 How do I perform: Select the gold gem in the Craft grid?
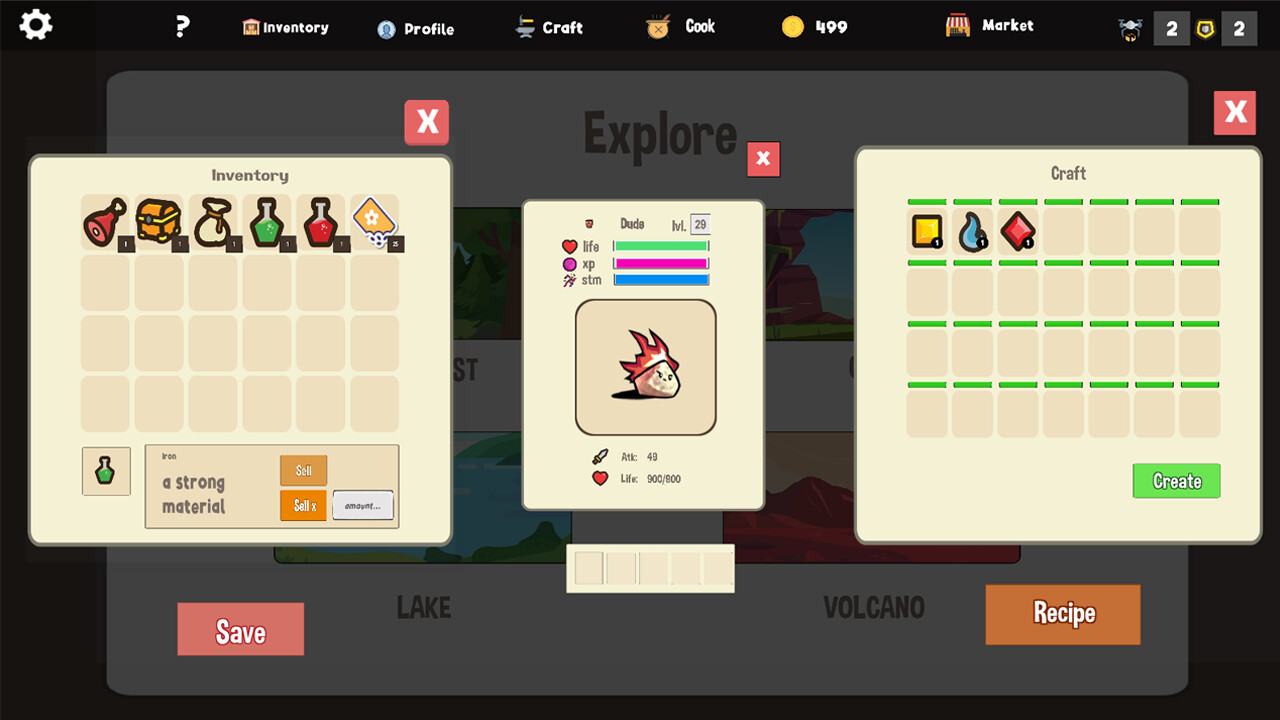[926, 231]
